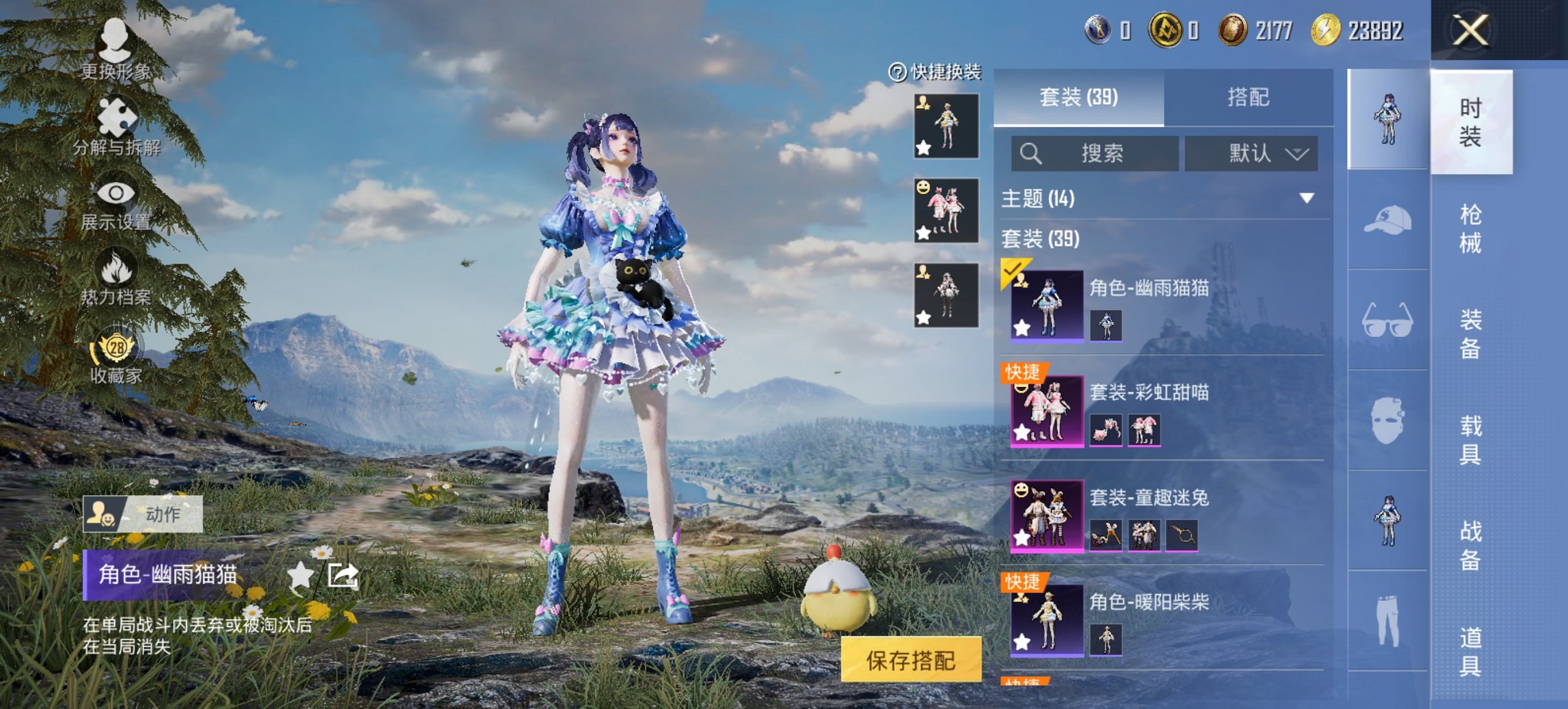This screenshot has height=709, width=1568.
Task: Close the wardrobe with the X button
Action: pyautogui.click(x=1470, y=31)
